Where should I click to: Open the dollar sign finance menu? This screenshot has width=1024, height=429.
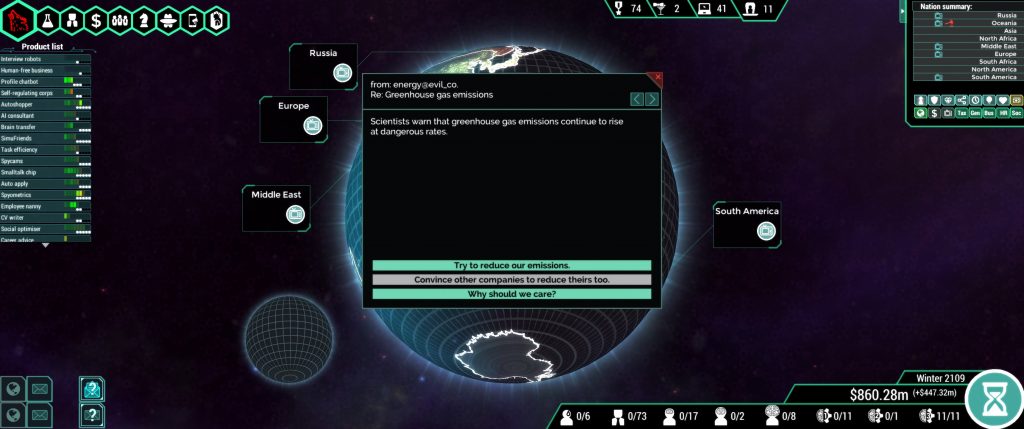pyautogui.click(x=96, y=19)
